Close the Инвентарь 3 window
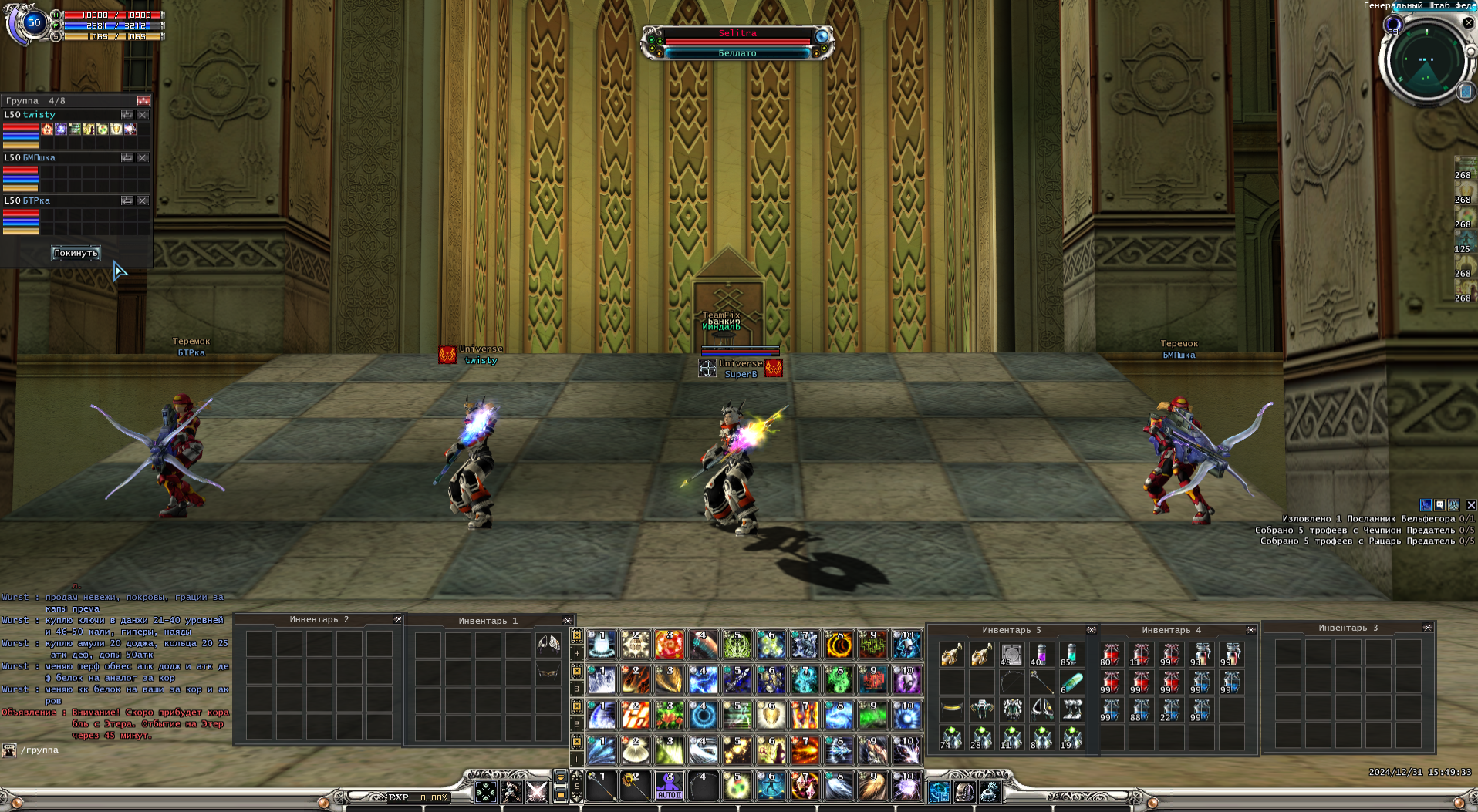Viewport: 1478px width, 812px height. point(1428,628)
